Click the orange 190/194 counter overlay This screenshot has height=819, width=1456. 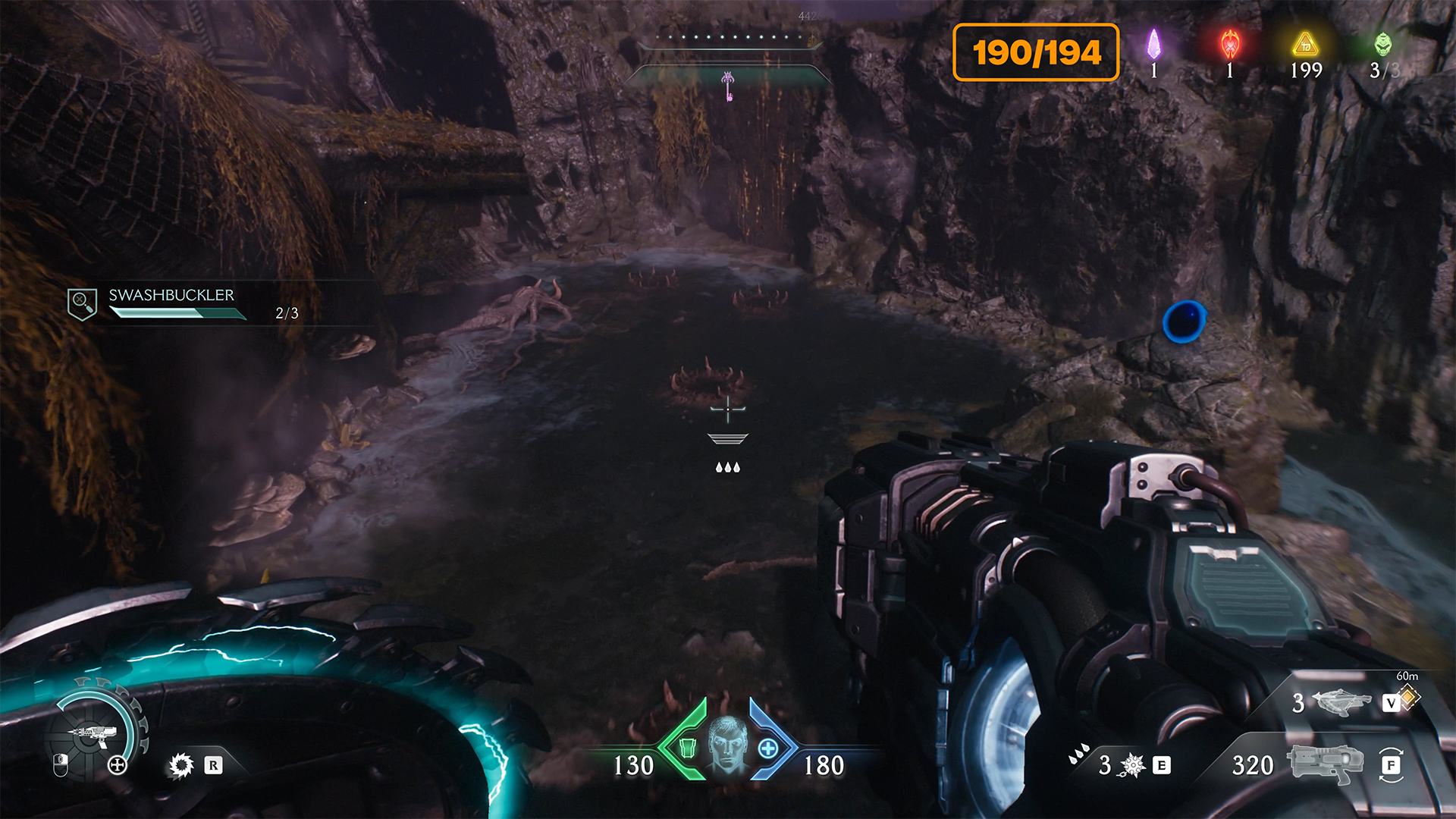coord(1036,52)
